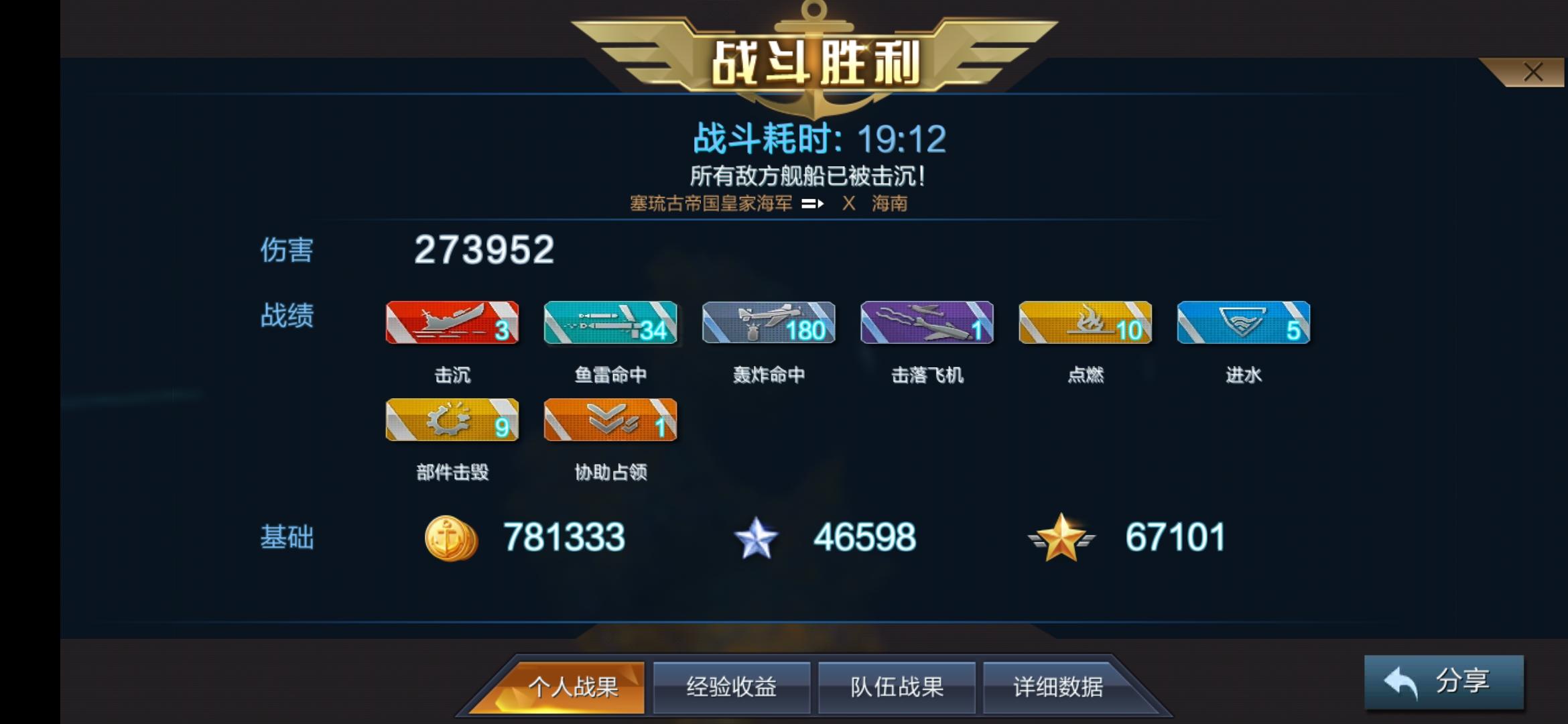Click the damage value 273952
This screenshot has height=724, width=1568.
(x=484, y=251)
